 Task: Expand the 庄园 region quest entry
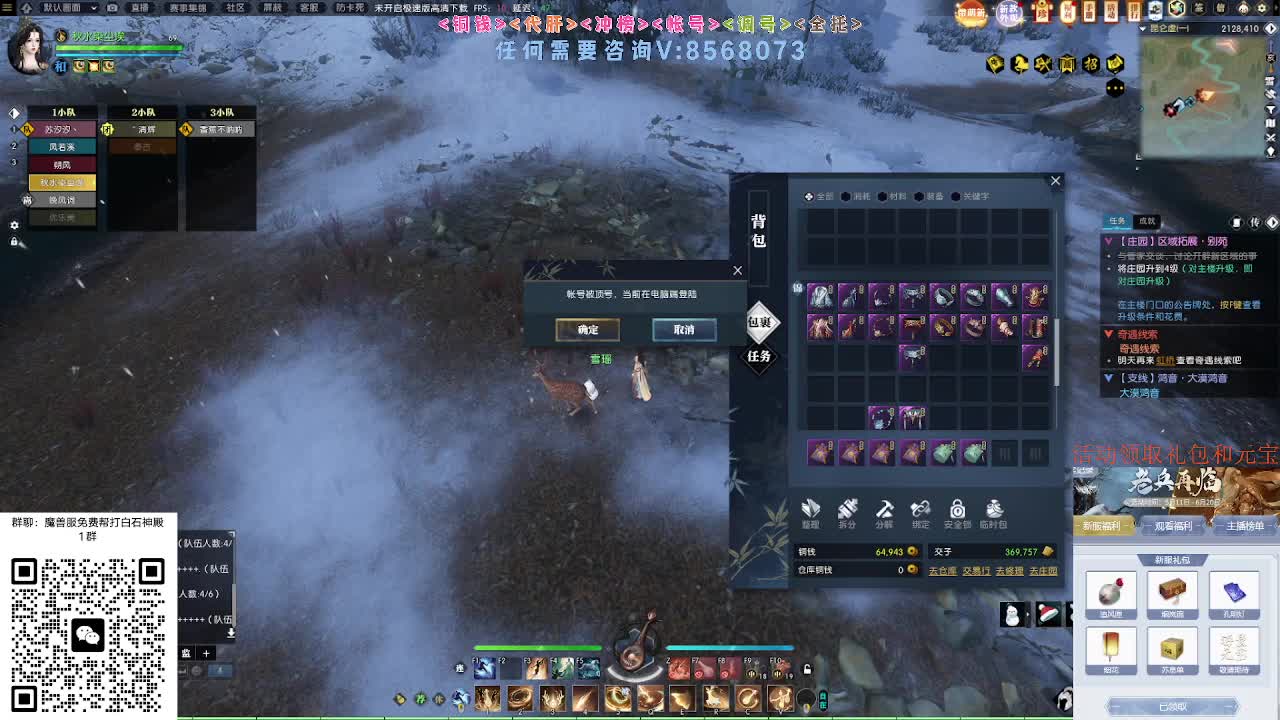[x=1108, y=241]
